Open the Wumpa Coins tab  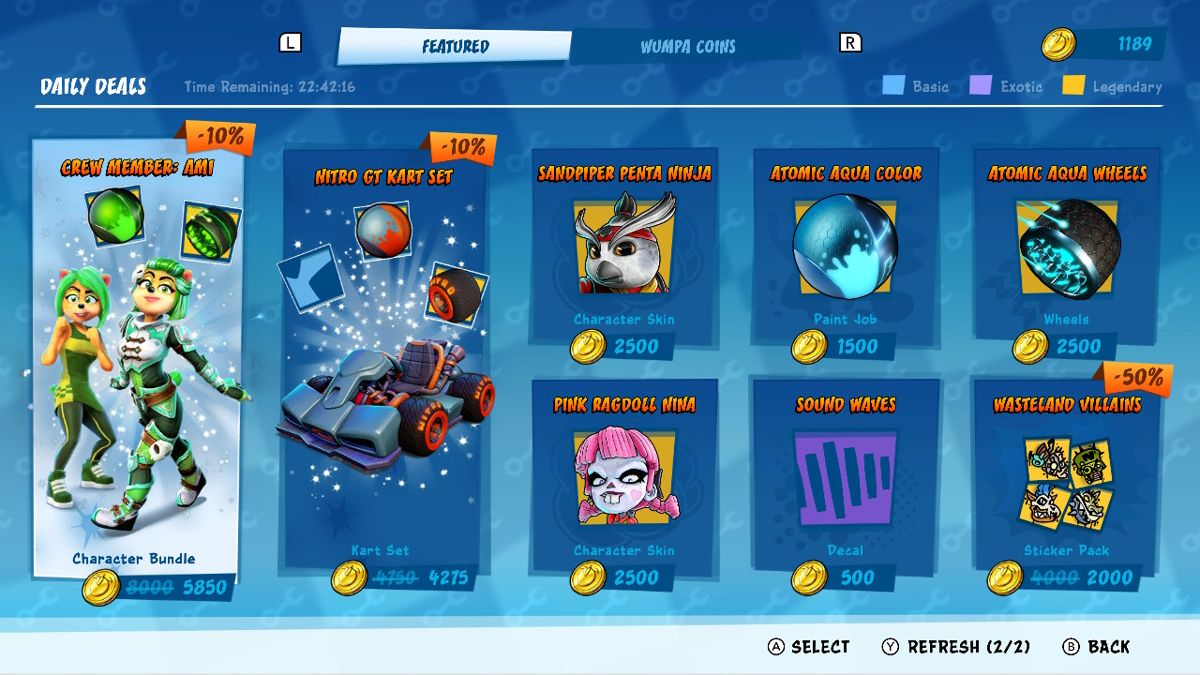[x=687, y=46]
